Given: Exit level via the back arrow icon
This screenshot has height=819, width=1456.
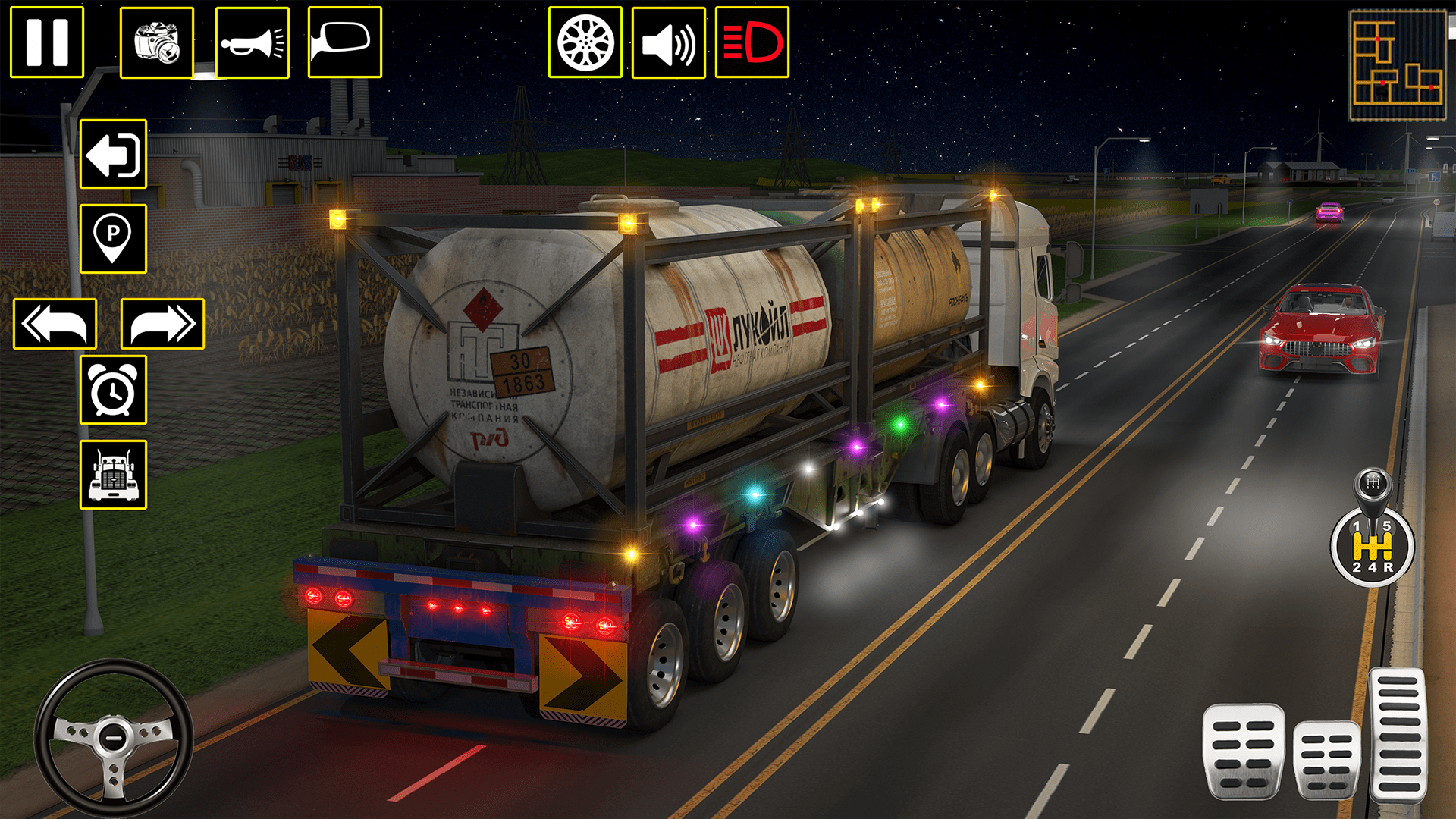Looking at the screenshot, I should click(x=114, y=152).
